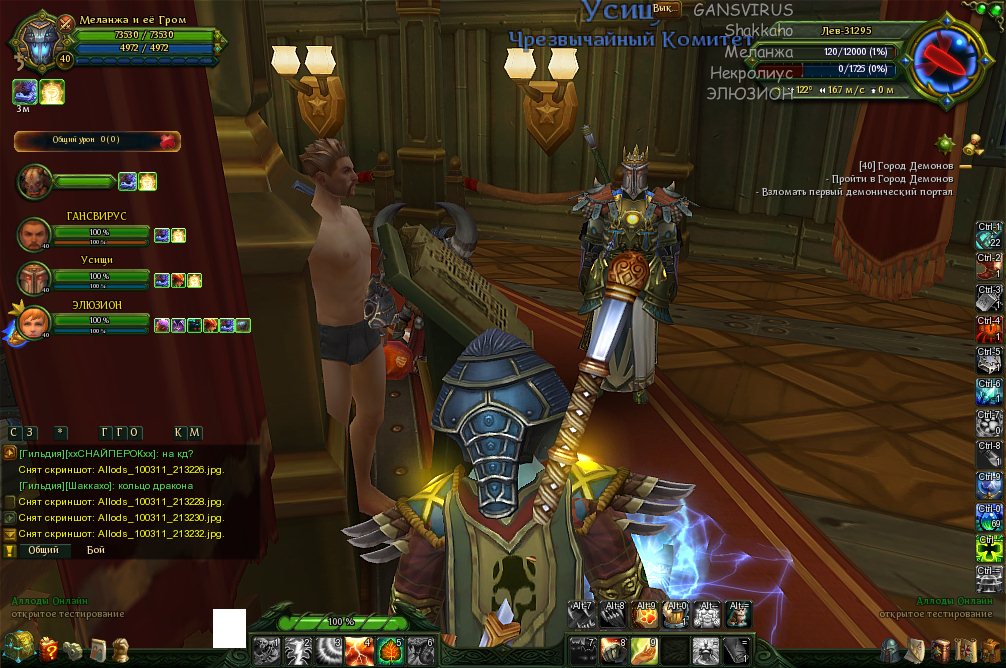Activate the paw print ability on Alt-9
The width and height of the screenshot is (1006, 668).
(x=646, y=613)
